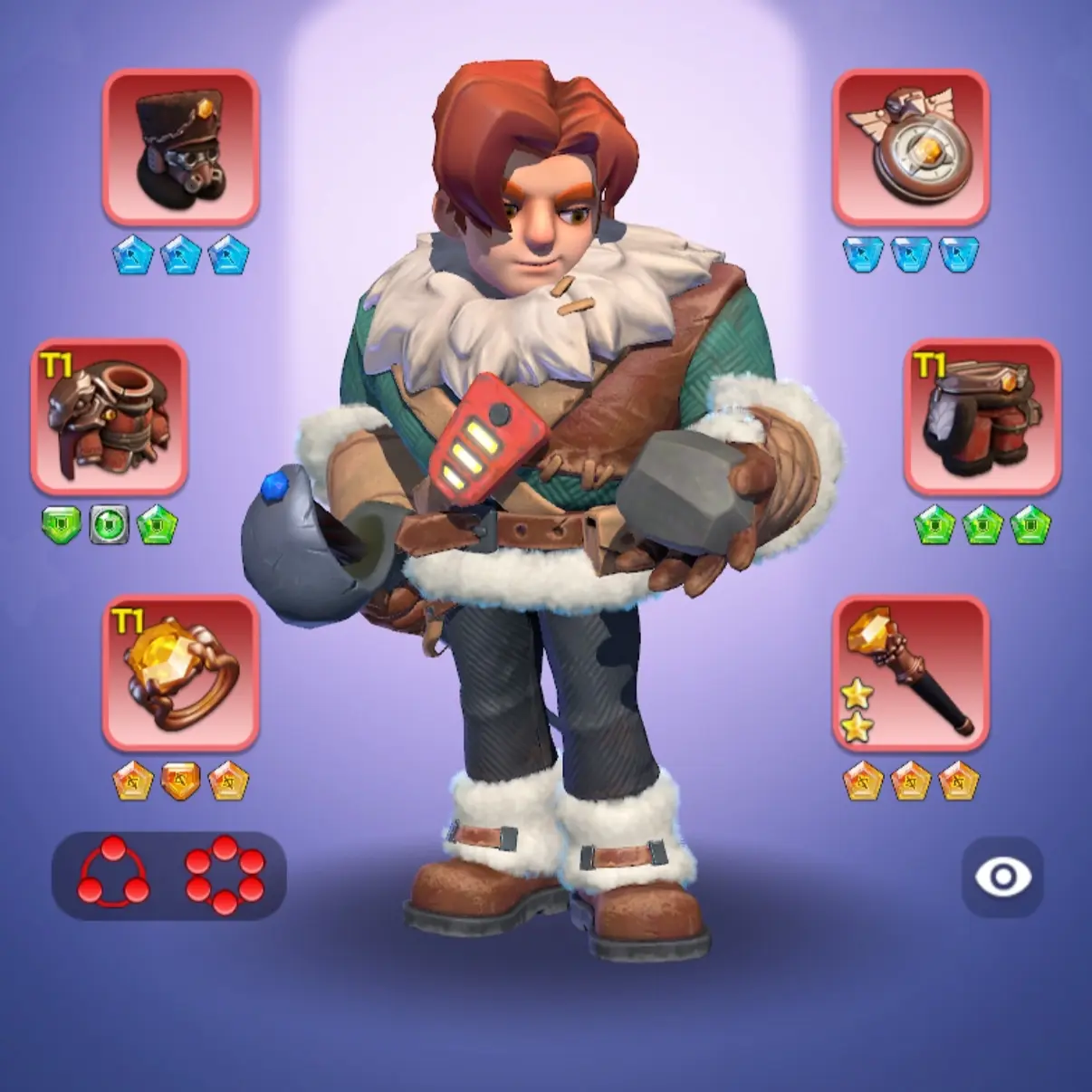Select the red chest armor slot
Viewport: 1092px width, 1092px height.
pyautogui.click(x=109, y=417)
